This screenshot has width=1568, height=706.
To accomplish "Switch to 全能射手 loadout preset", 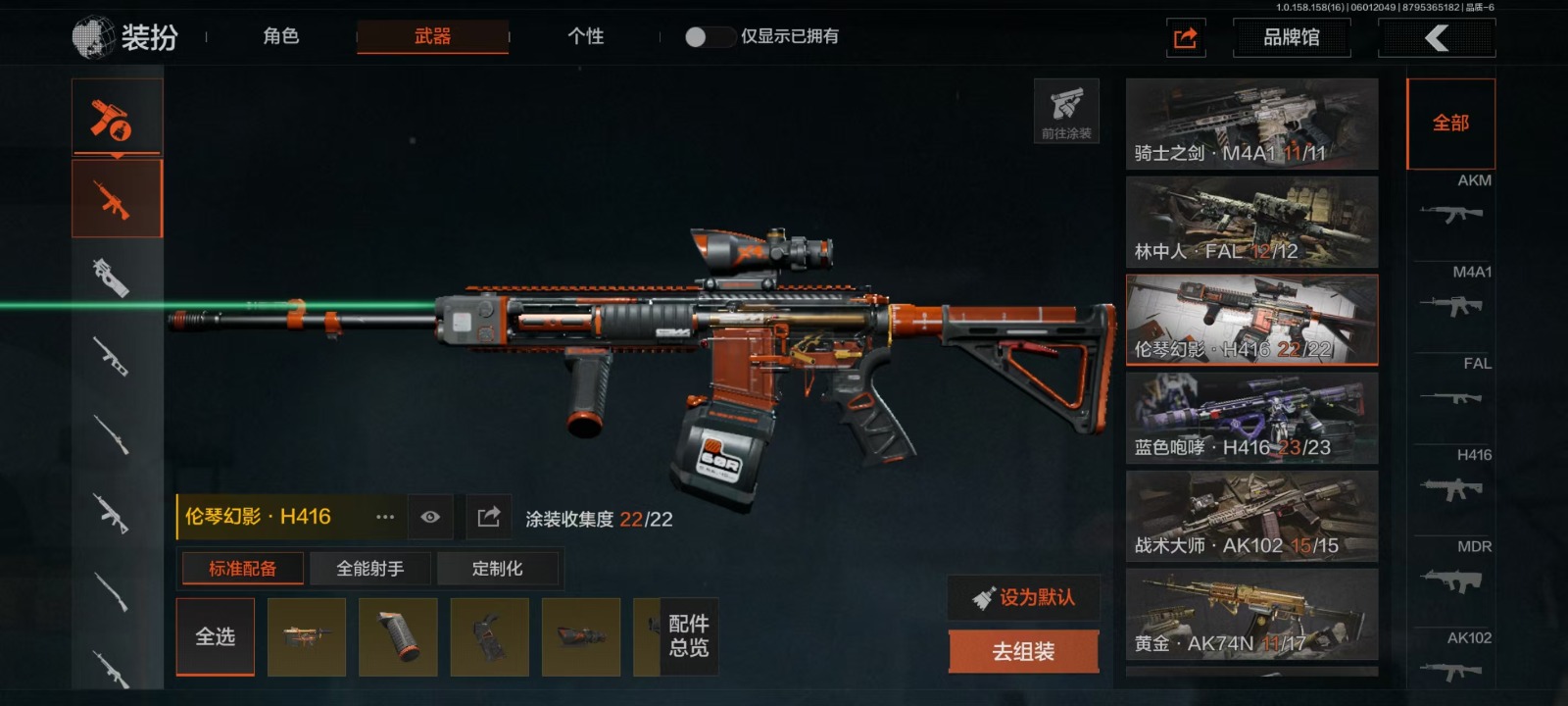I will pyautogui.click(x=369, y=569).
